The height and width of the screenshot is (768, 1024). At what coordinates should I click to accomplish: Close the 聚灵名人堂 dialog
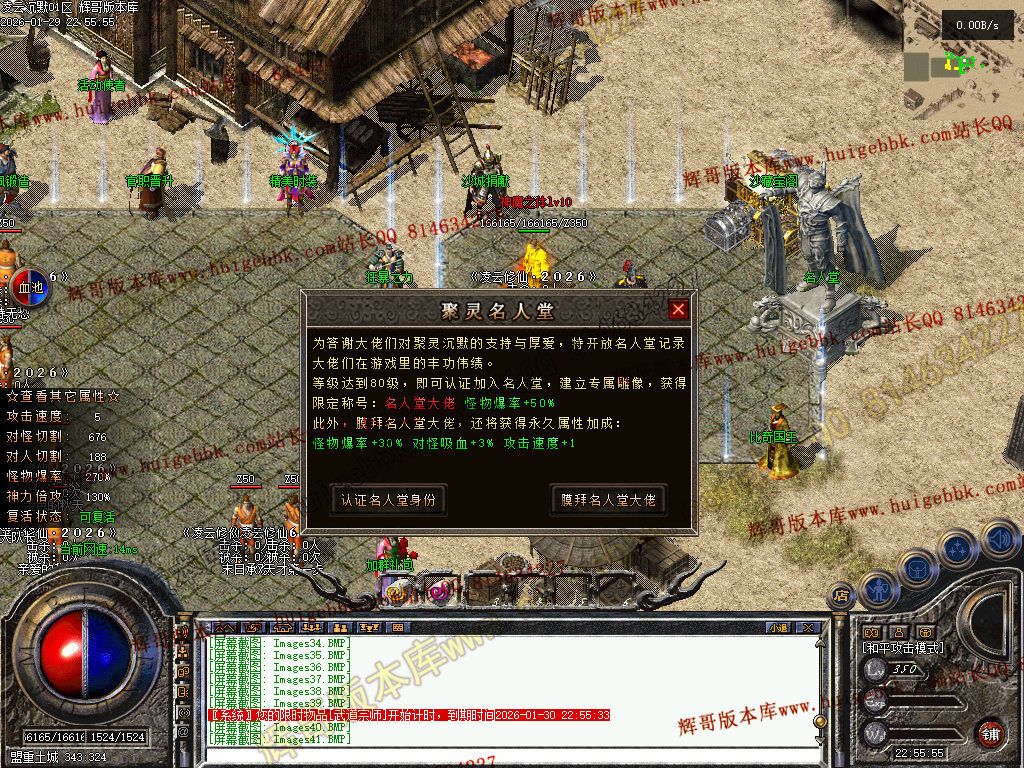coord(678,310)
